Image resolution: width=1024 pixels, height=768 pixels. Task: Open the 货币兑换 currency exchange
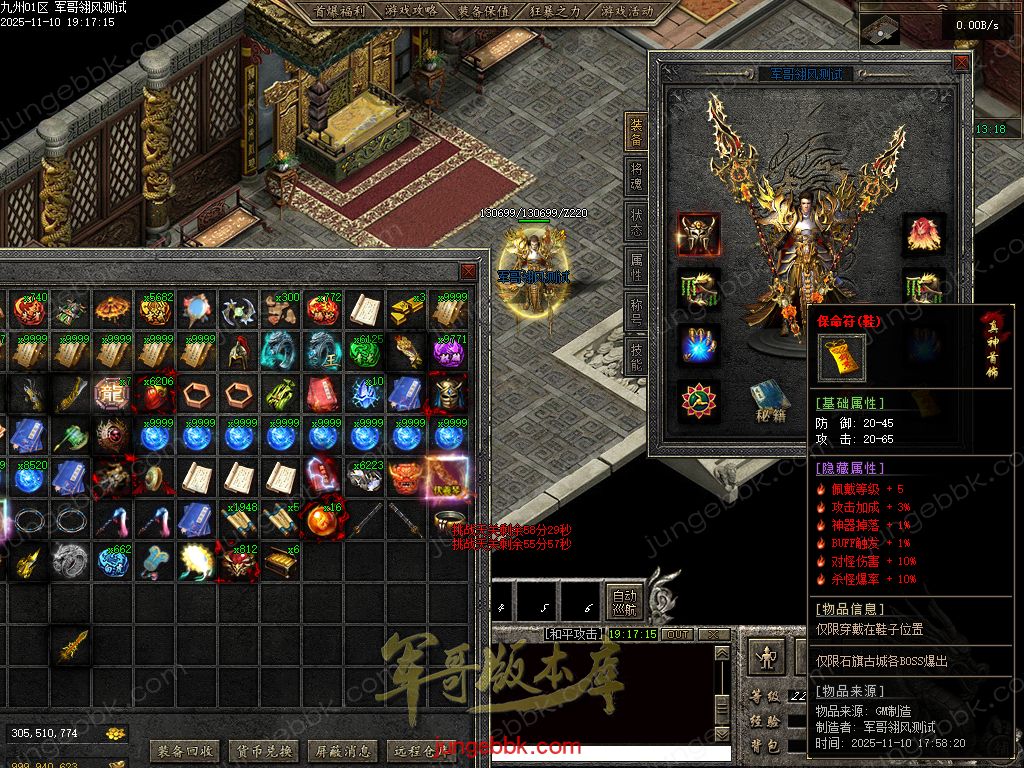[264, 750]
